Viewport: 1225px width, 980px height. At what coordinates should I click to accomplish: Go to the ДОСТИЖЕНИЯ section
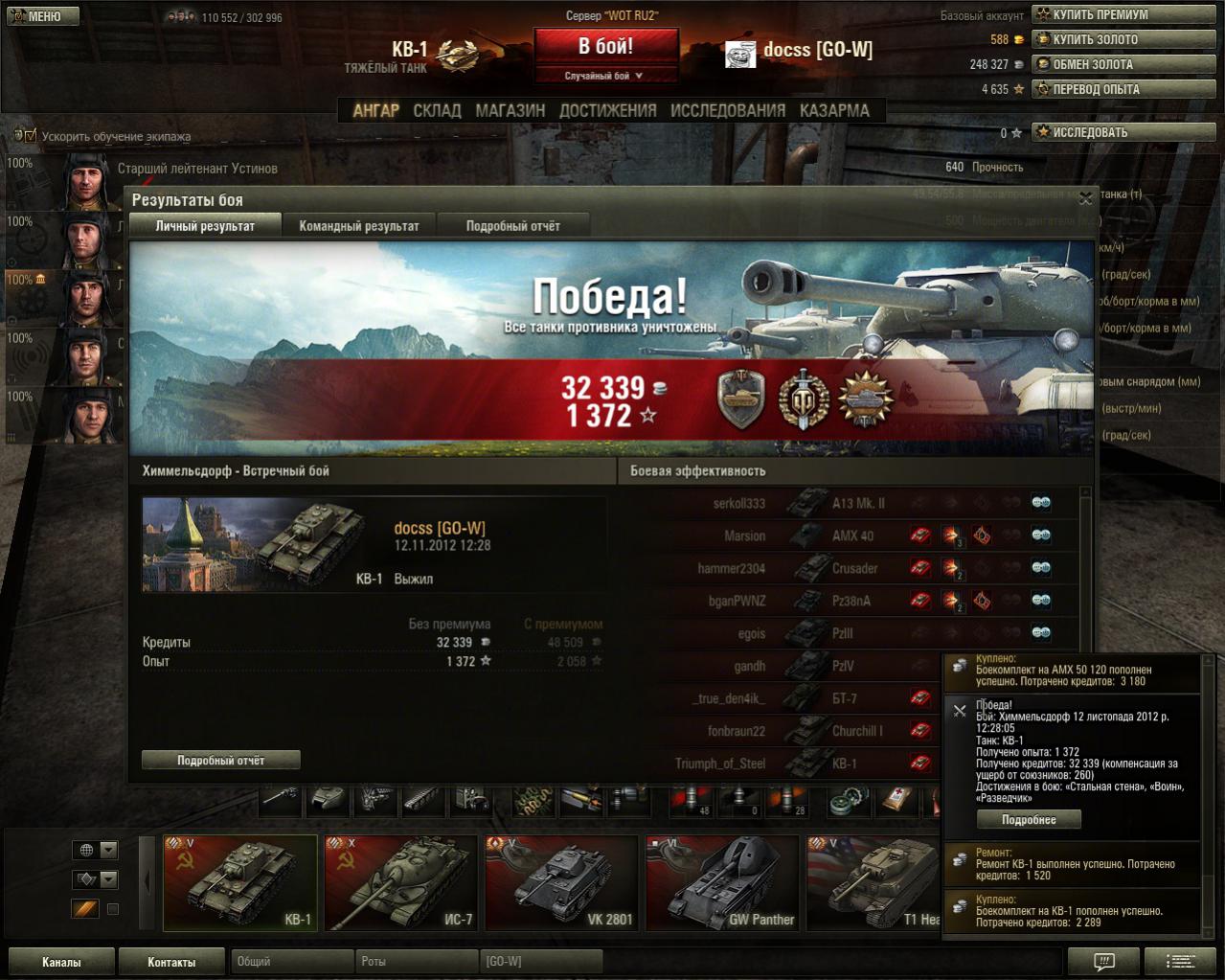click(x=608, y=110)
